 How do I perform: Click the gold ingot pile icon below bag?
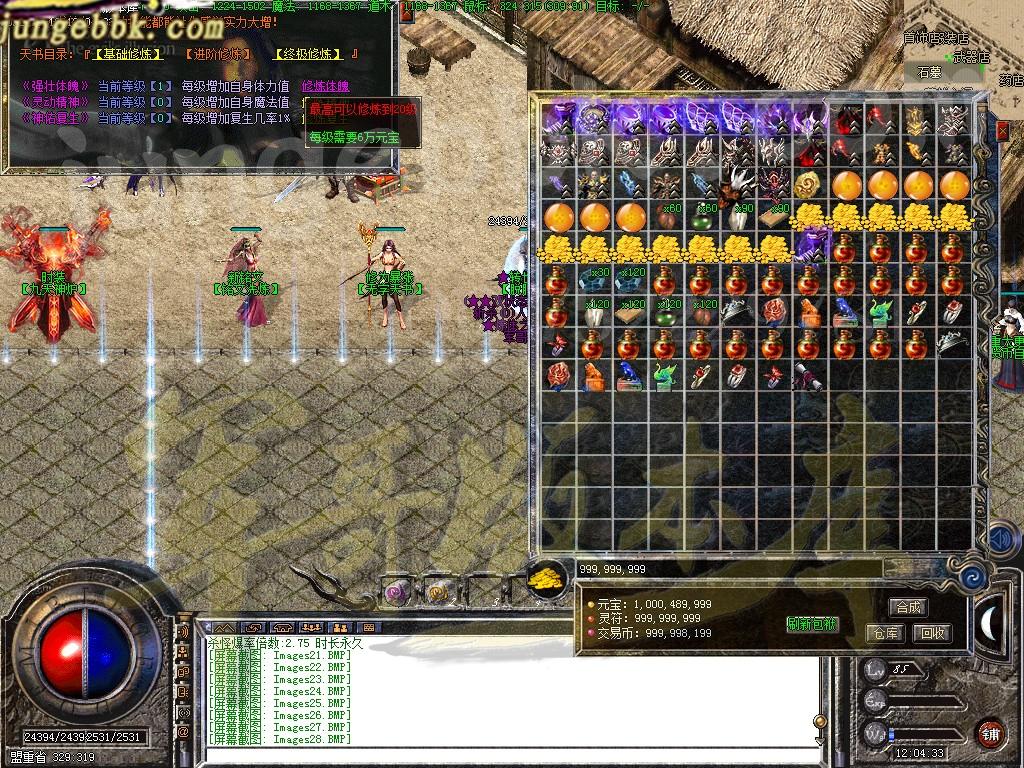pyautogui.click(x=546, y=578)
